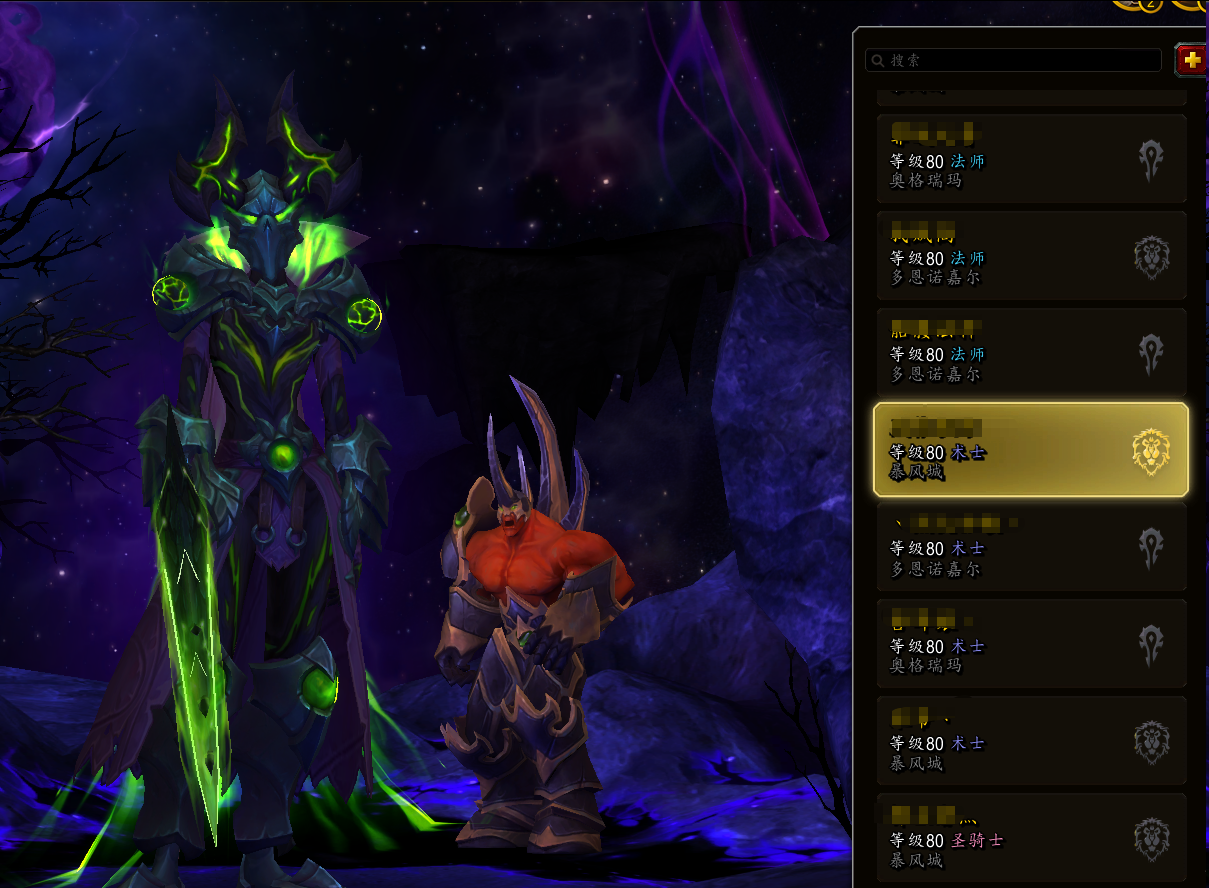Select the level 80 Paladin character
The width and height of the screenshot is (1209, 888).
click(1031, 838)
